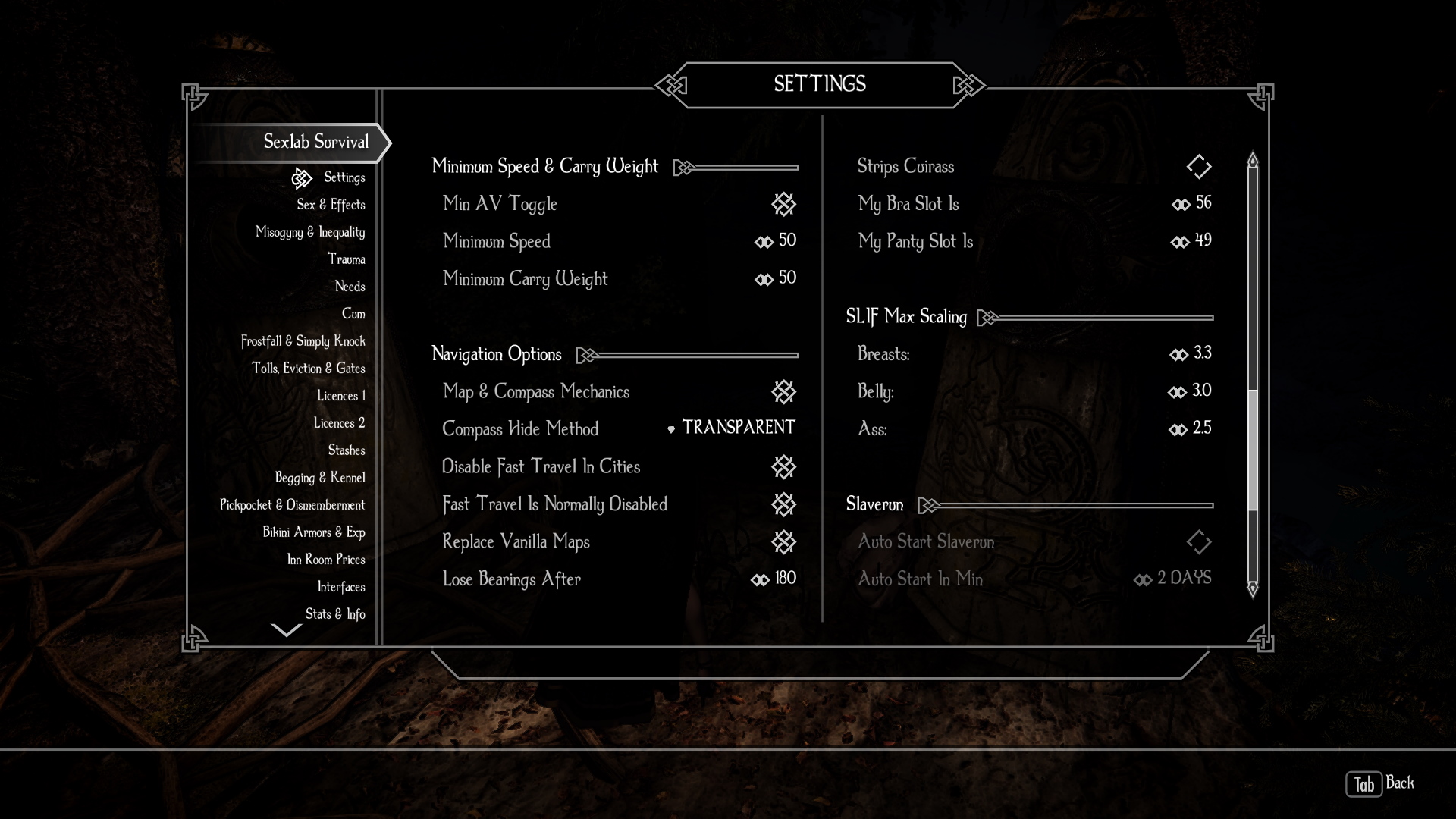
Task: Toggle Disable Fast Travel In Cities
Action: click(x=783, y=466)
